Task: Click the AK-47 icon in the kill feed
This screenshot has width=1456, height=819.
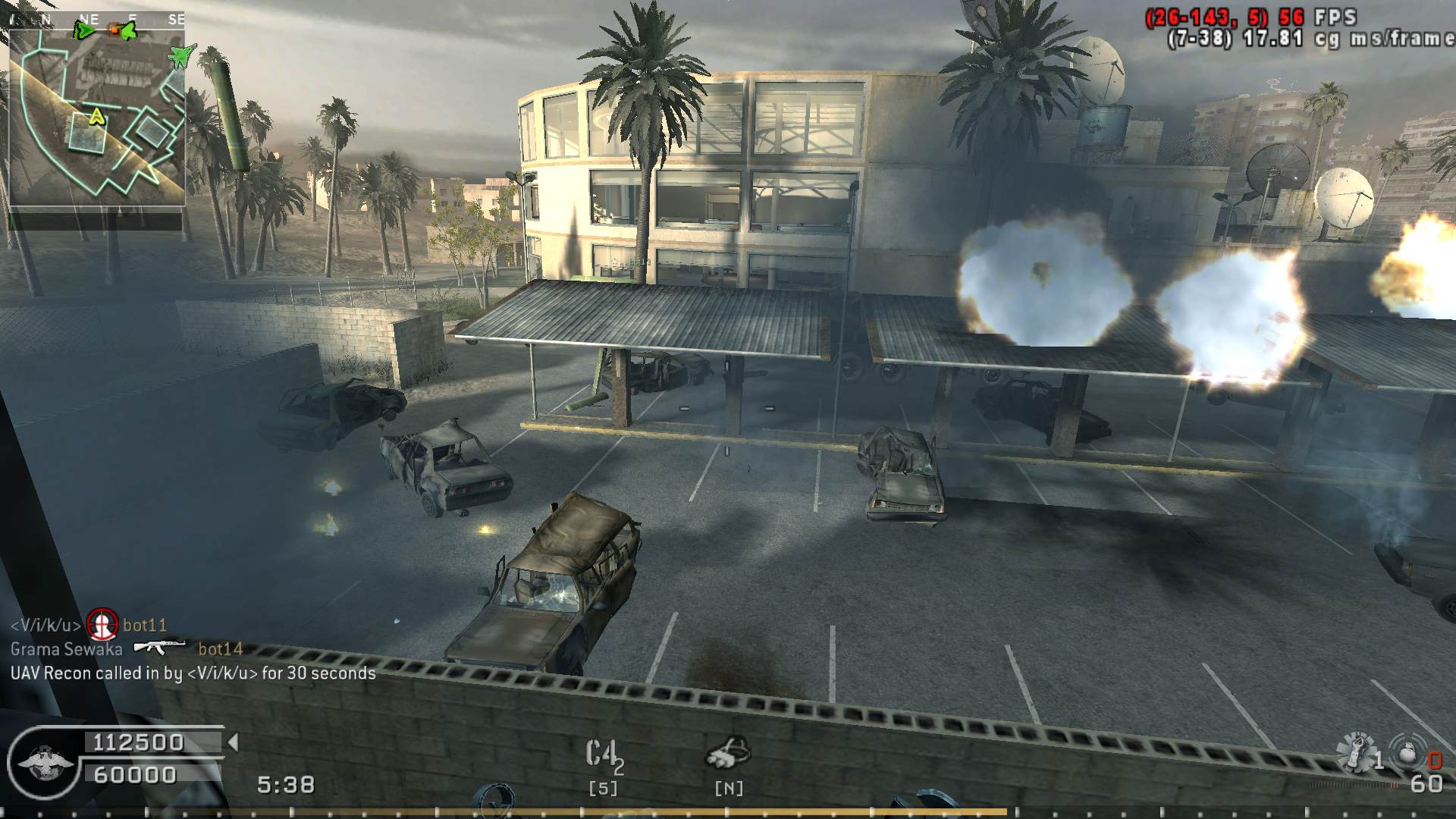Action: [x=159, y=647]
